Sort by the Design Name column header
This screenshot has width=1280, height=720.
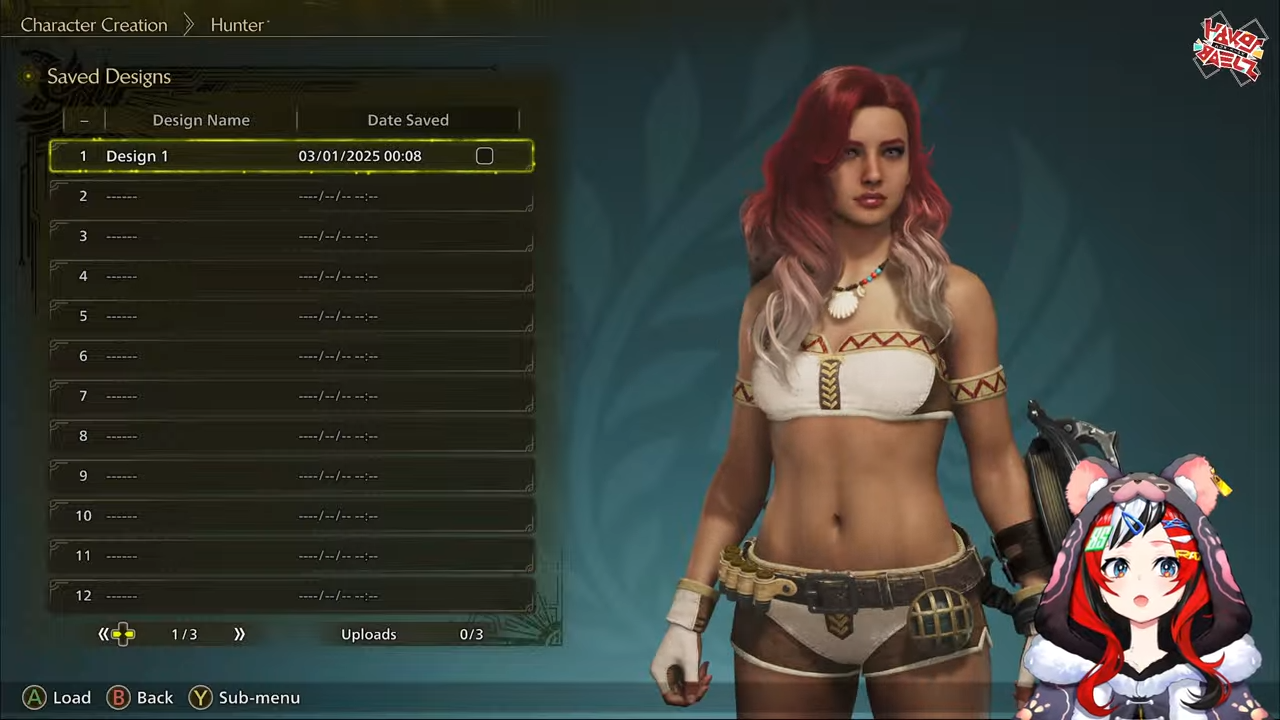pos(201,120)
